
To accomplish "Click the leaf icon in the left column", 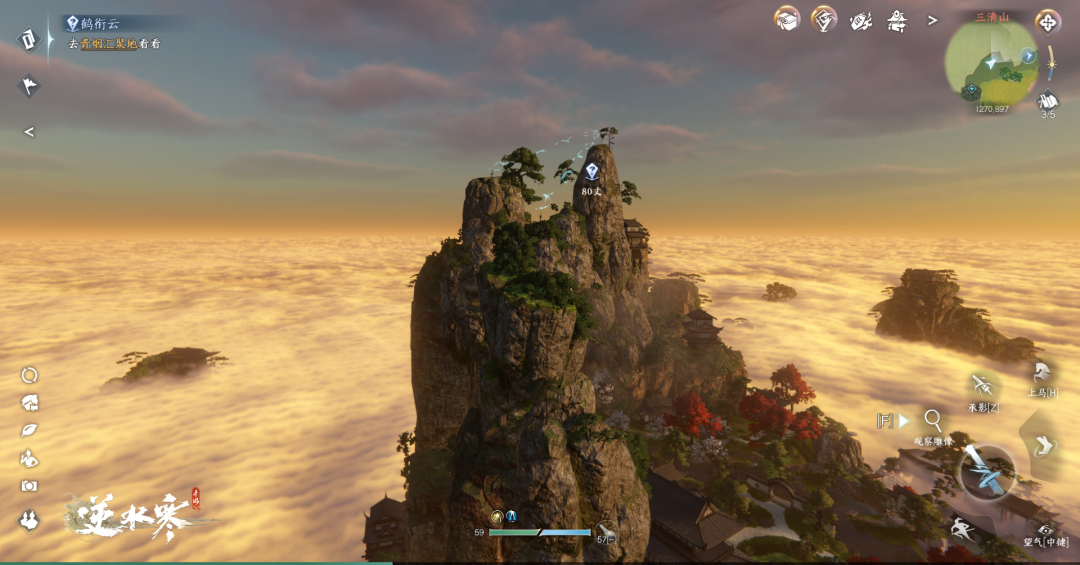I will pyautogui.click(x=30, y=430).
